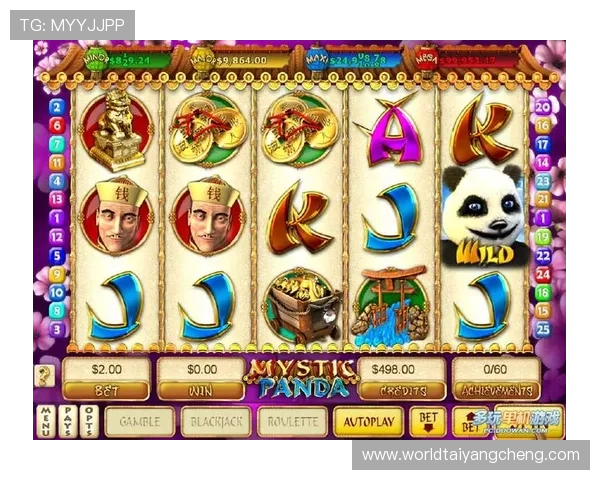Choose payline marker number 13

[x=57, y=199]
